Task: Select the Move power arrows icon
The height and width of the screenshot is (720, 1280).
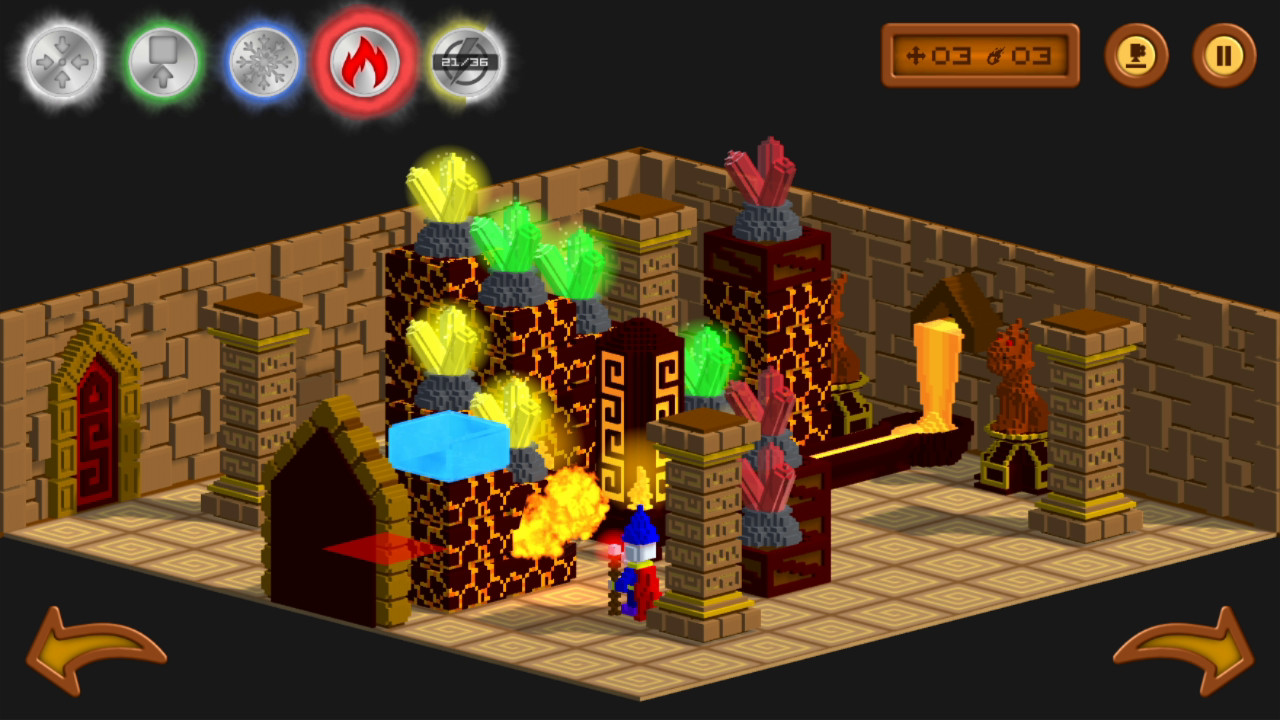Action: point(60,60)
